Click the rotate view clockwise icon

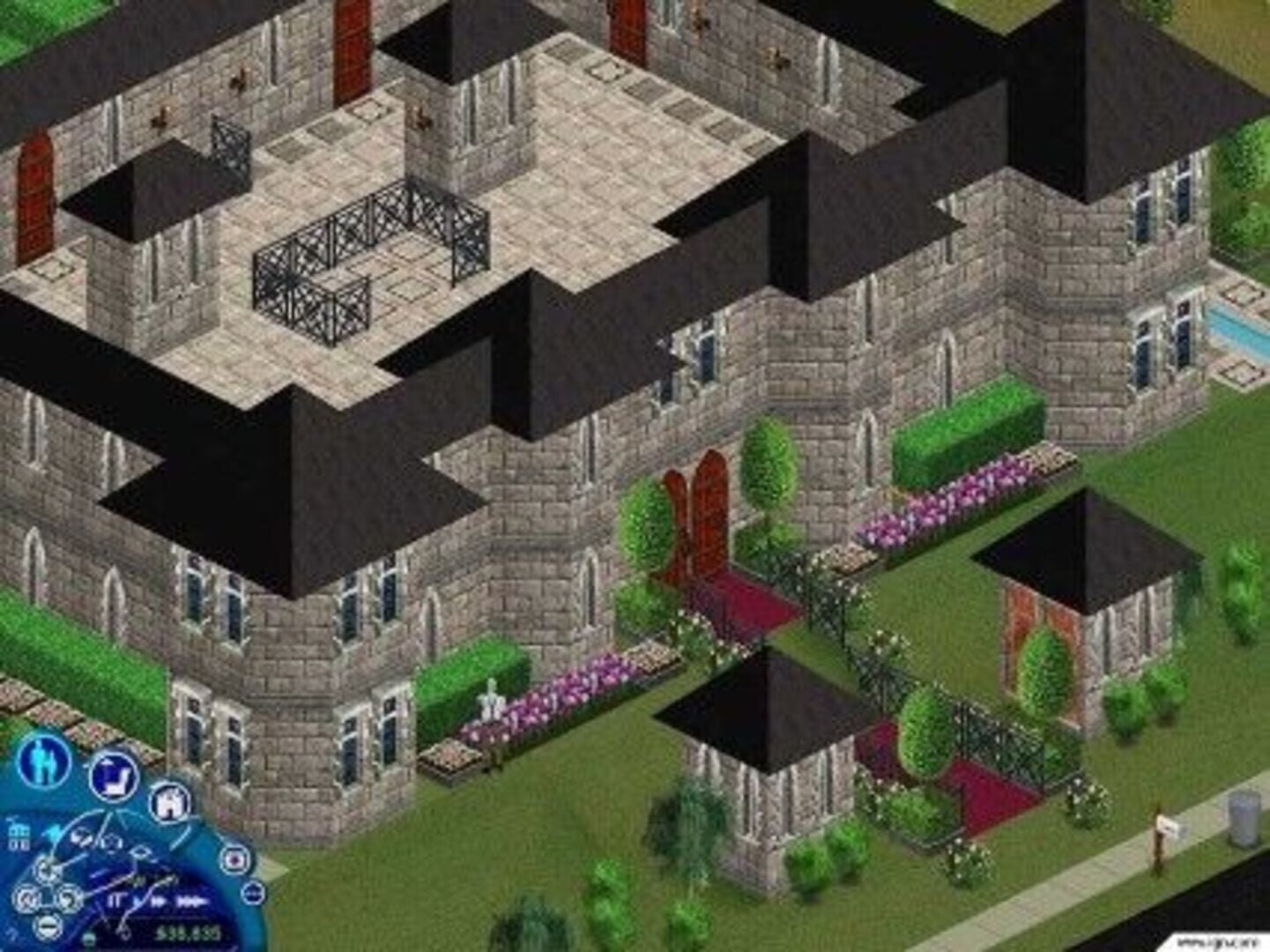coord(70,899)
